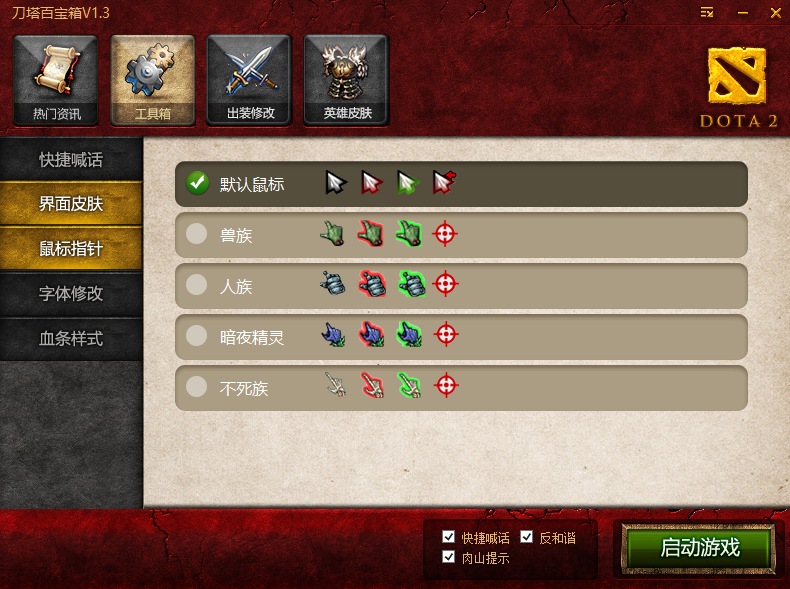Untick the 肉山提示 checkbox

coord(448,557)
